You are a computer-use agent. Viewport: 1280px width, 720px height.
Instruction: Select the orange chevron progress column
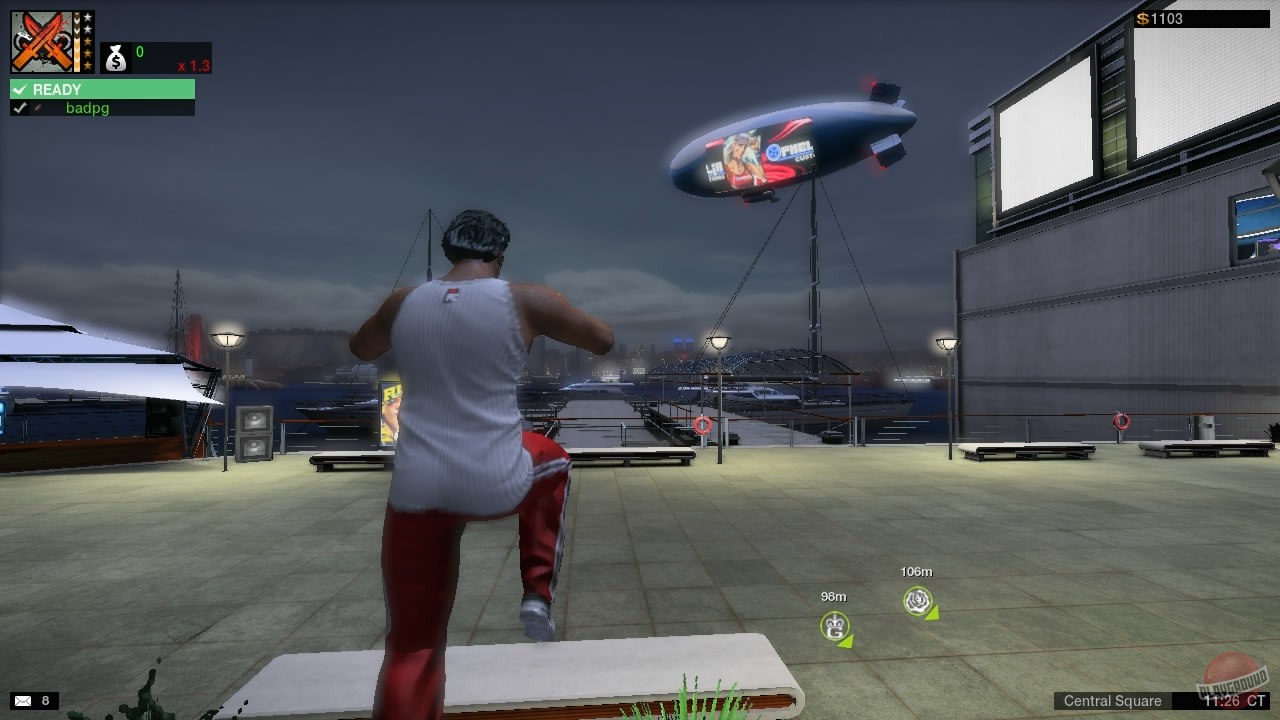click(78, 40)
